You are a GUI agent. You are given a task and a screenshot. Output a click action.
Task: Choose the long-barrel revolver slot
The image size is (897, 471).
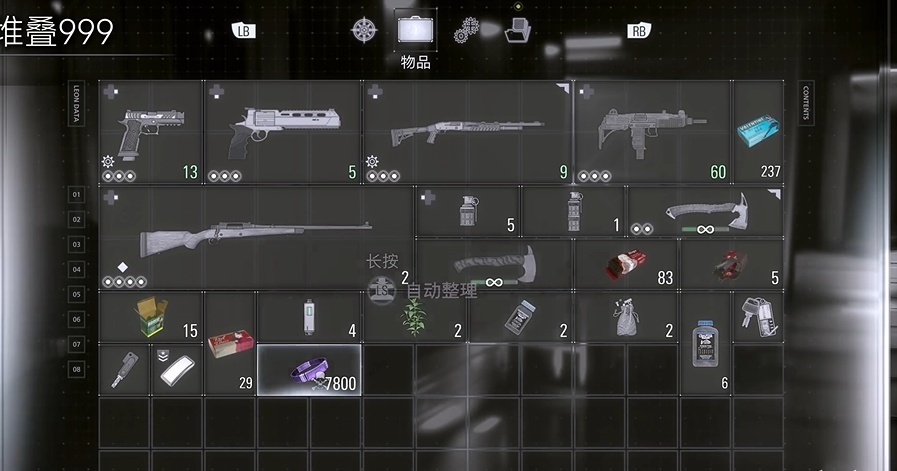tap(282, 133)
